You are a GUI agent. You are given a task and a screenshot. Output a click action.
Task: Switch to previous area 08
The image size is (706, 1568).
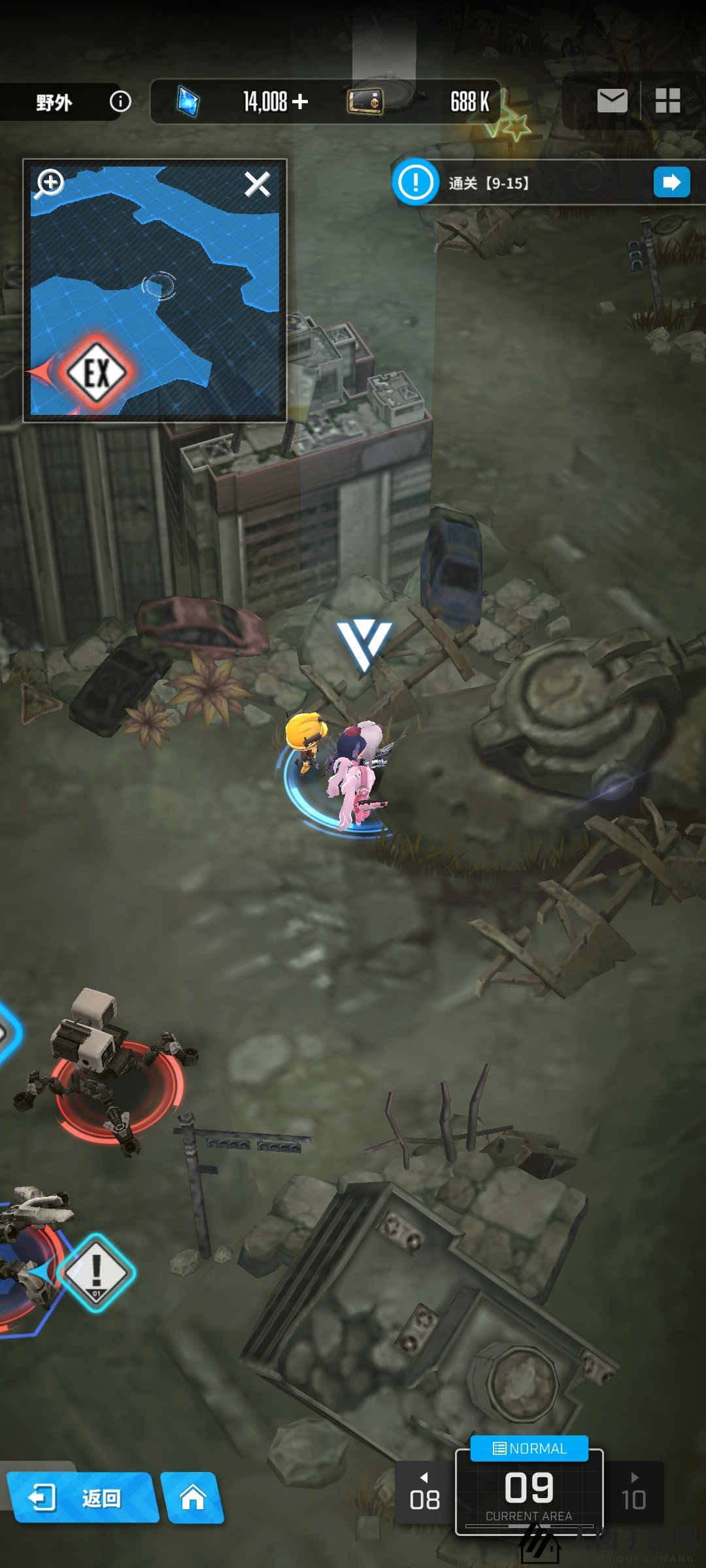coord(424,1493)
